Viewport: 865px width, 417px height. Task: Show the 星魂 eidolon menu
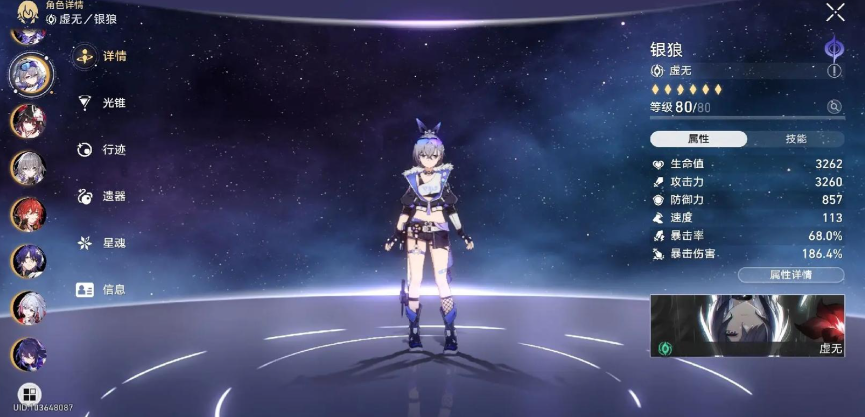click(x=103, y=243)
